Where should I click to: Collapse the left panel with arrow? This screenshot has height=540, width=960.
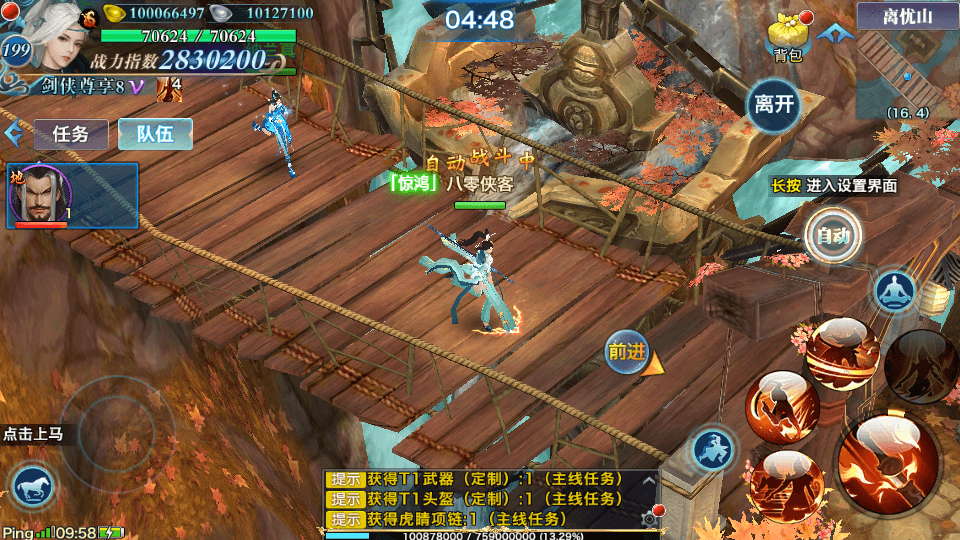tap(13, 134)
